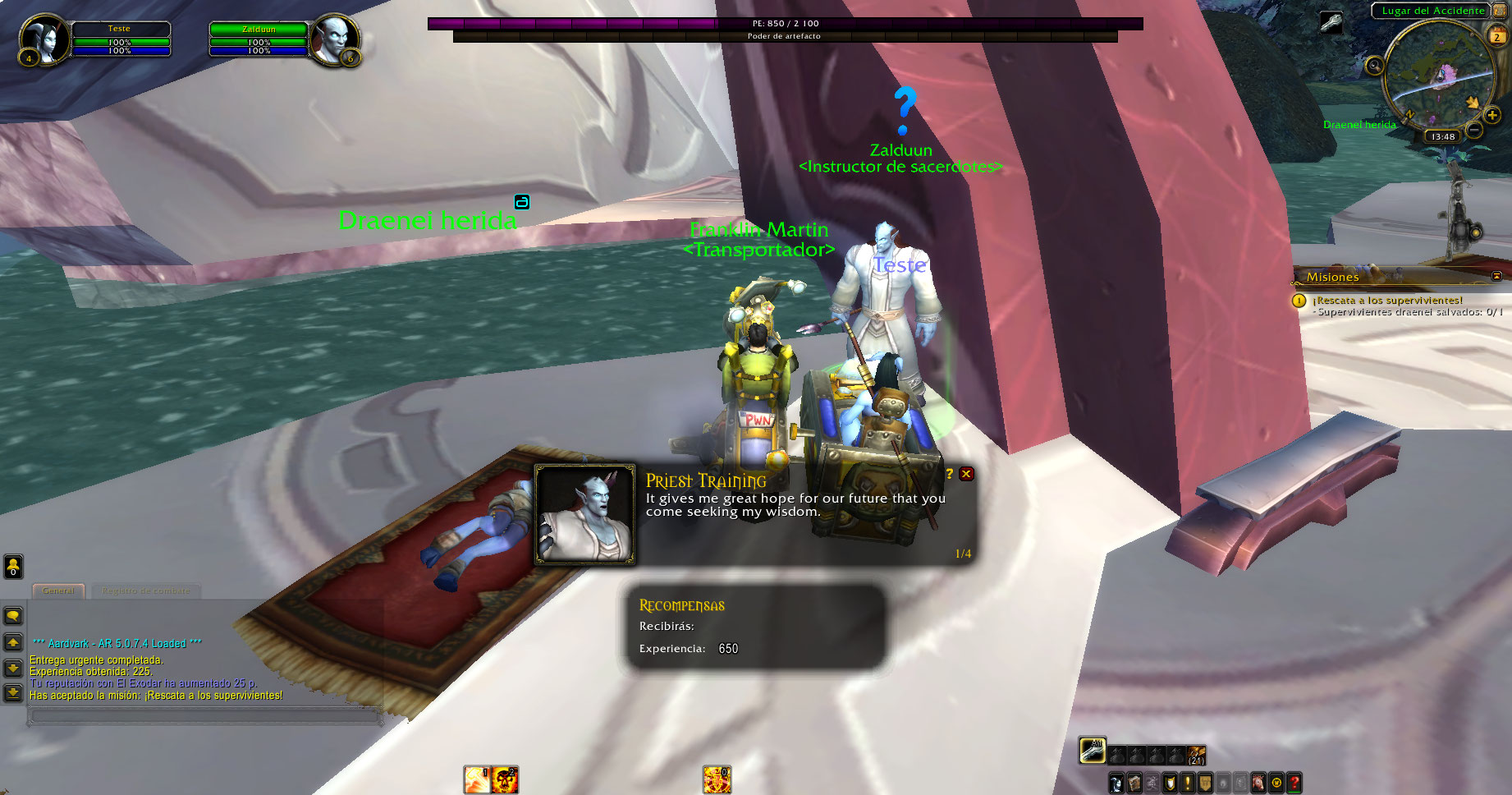Open the chat speech bubble menu
Viewport: 1512px width, 795px height.
[13, 616]
